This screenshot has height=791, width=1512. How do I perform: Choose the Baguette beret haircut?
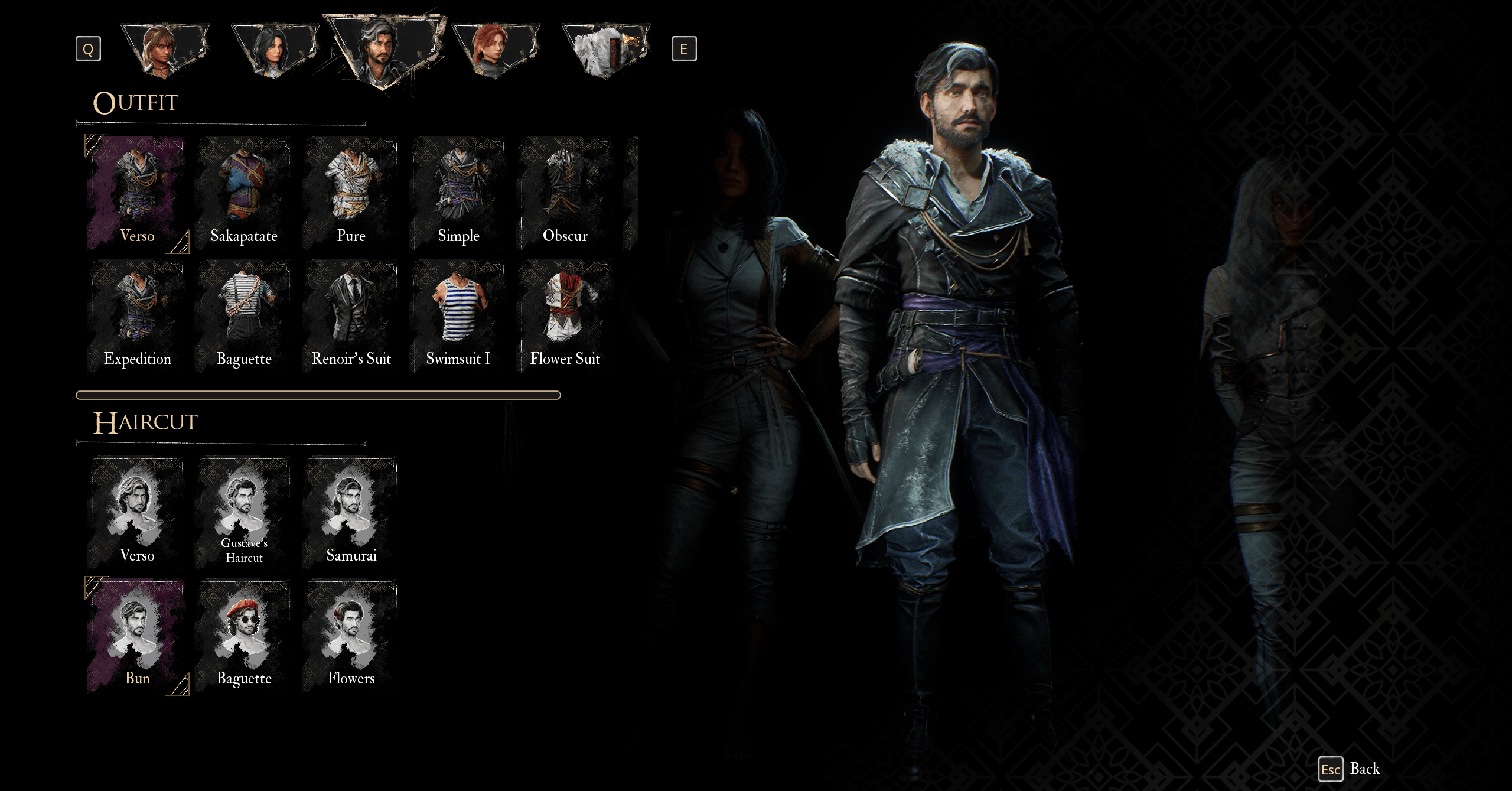click(244, 636)
